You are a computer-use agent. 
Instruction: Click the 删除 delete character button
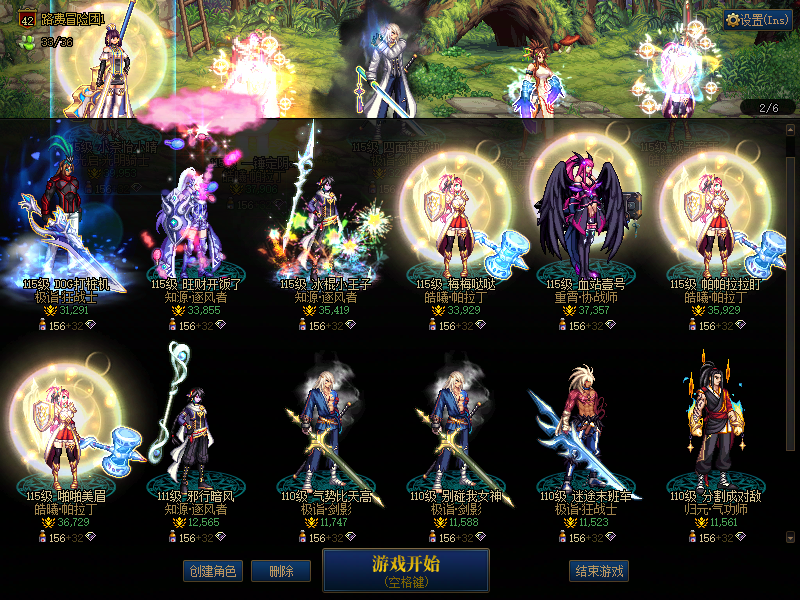pos(281,571)
